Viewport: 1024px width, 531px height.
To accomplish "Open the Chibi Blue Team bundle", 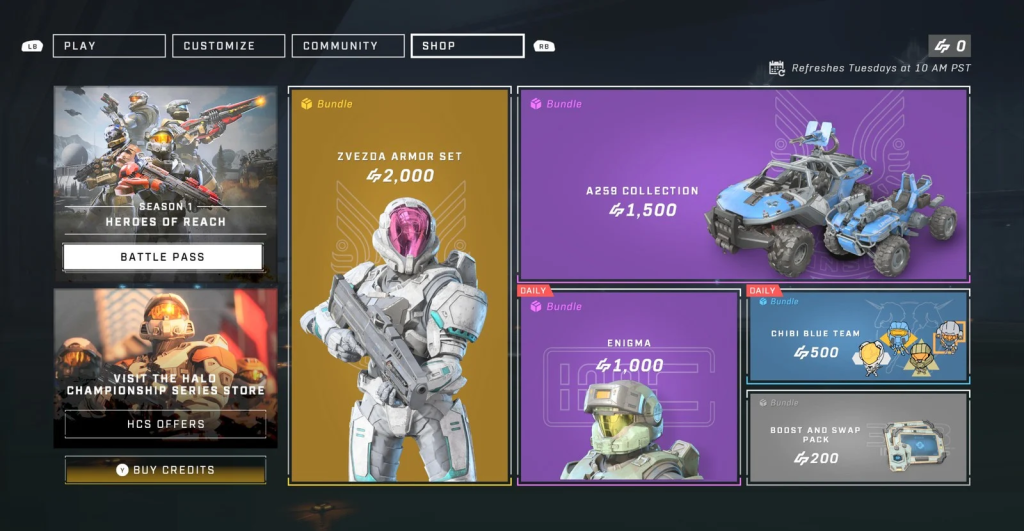I will coord(857,337).
